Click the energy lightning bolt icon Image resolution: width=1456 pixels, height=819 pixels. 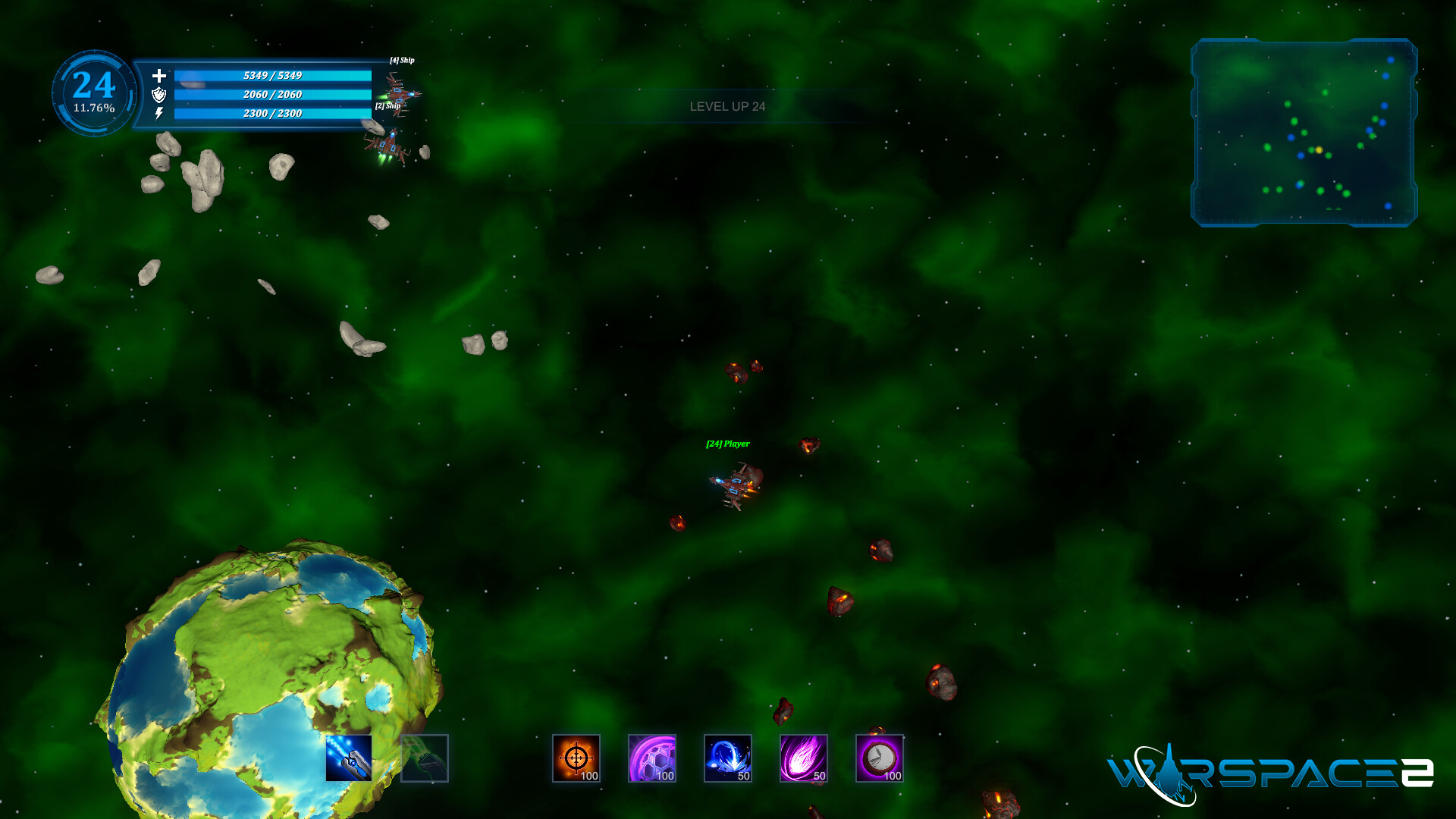[x=158, y=115]
